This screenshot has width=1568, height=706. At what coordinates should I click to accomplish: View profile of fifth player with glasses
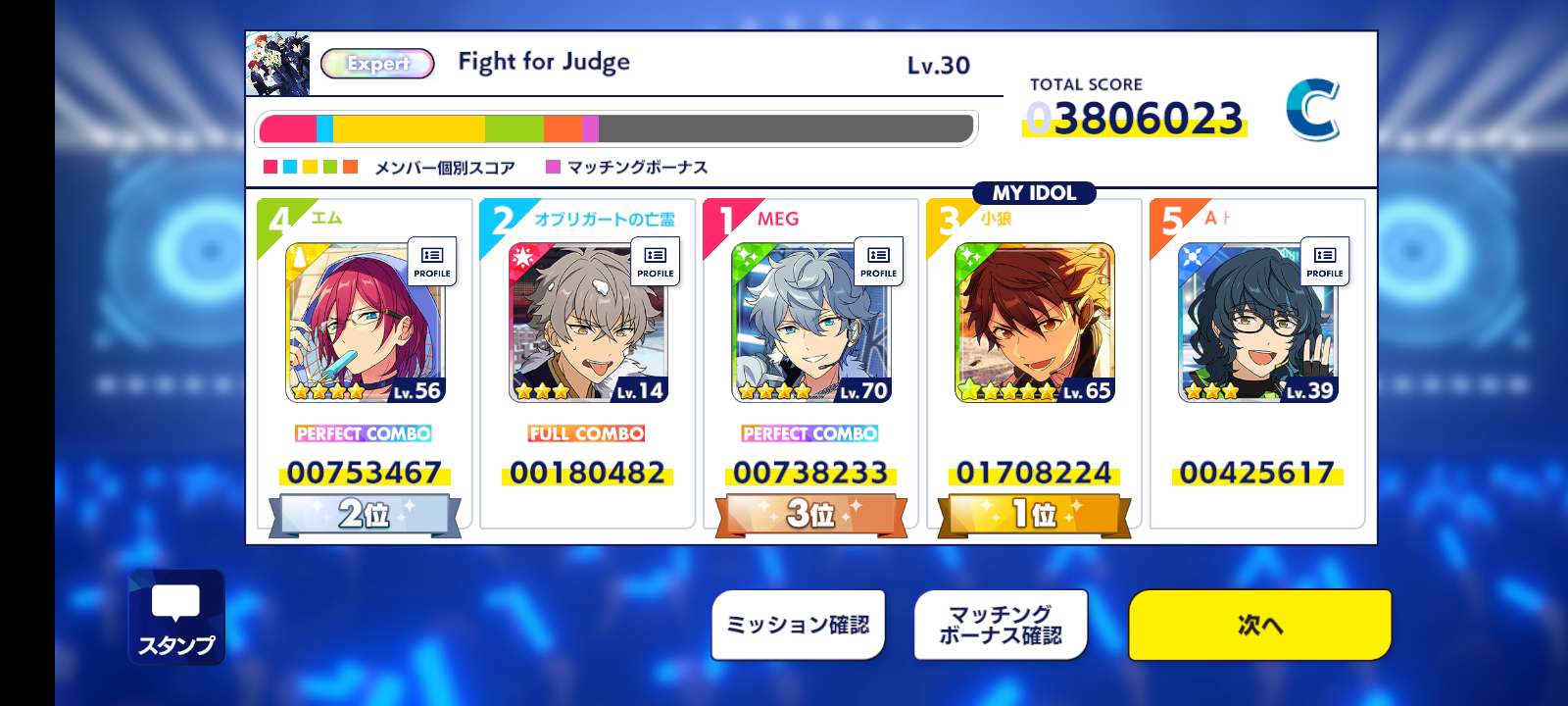(x=1324, y=261)
